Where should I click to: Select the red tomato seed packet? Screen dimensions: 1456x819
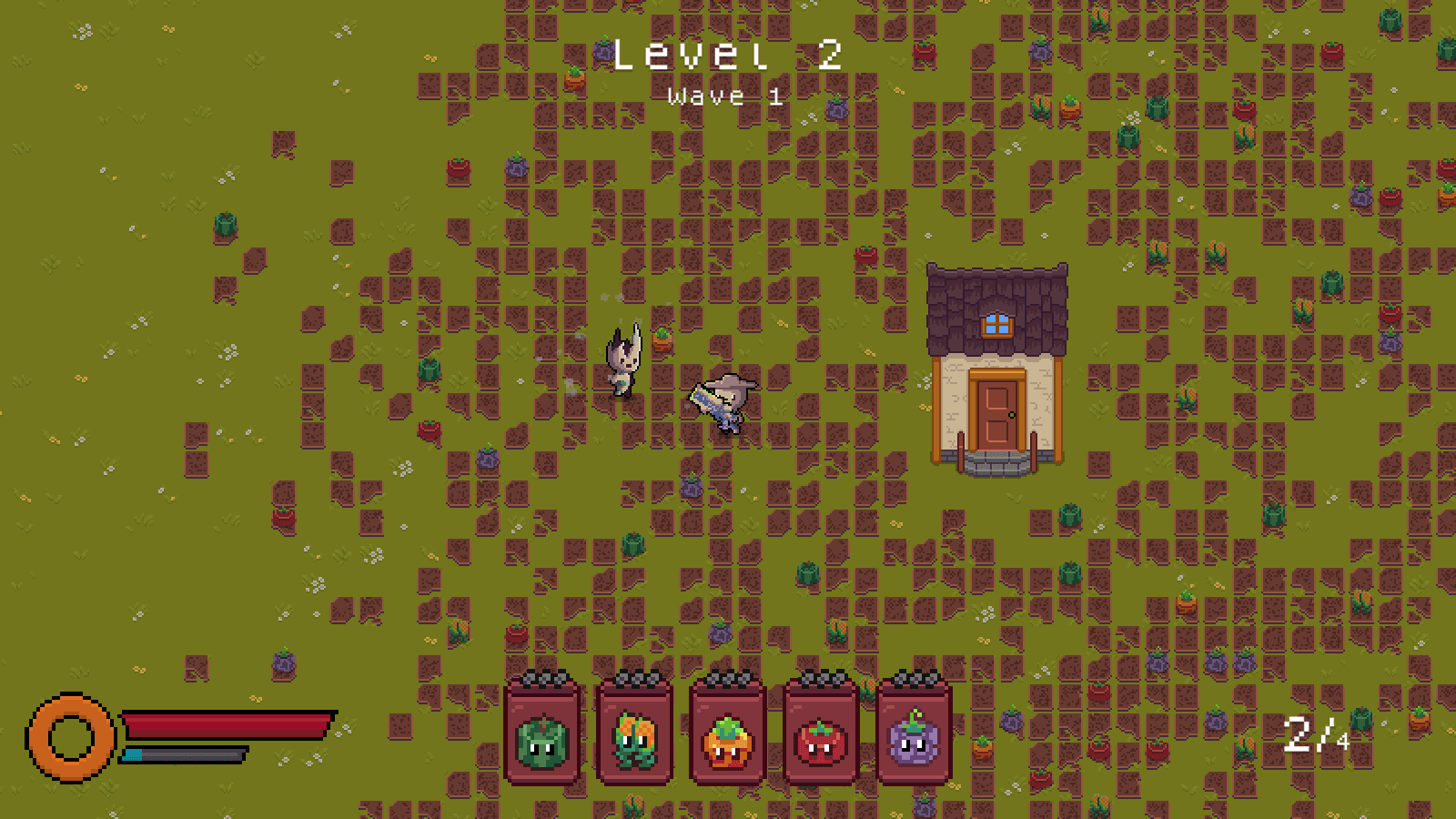click(821, 732)
